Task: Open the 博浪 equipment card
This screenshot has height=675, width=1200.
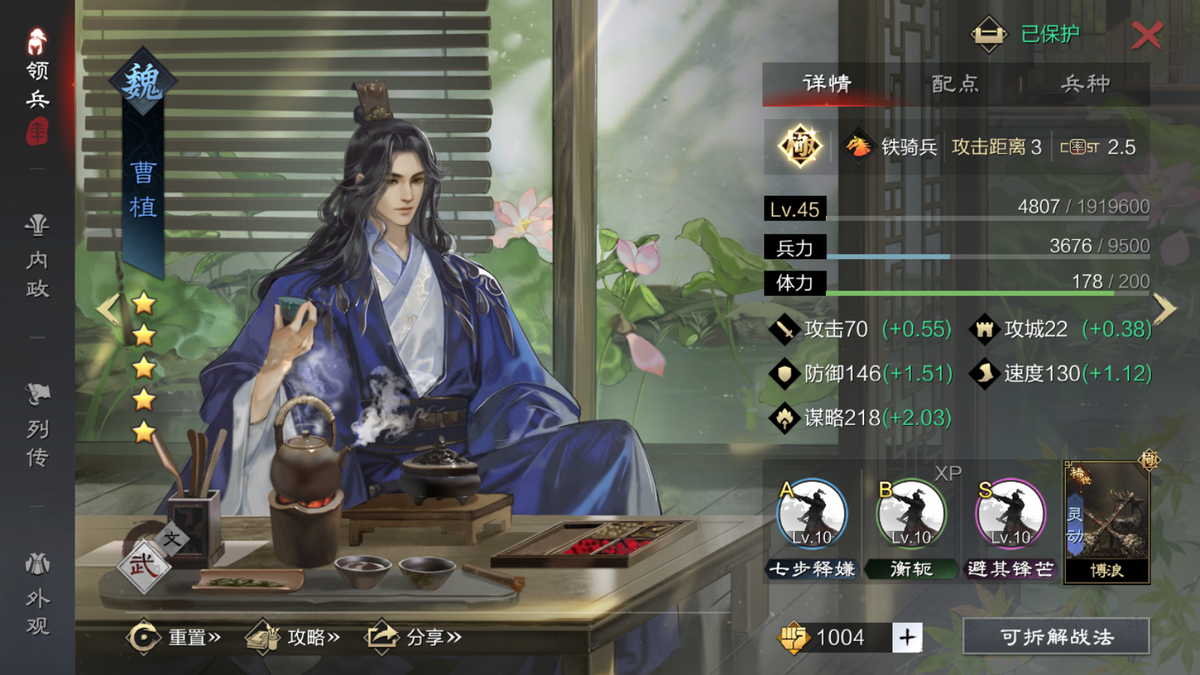Action: [1106, 522]
